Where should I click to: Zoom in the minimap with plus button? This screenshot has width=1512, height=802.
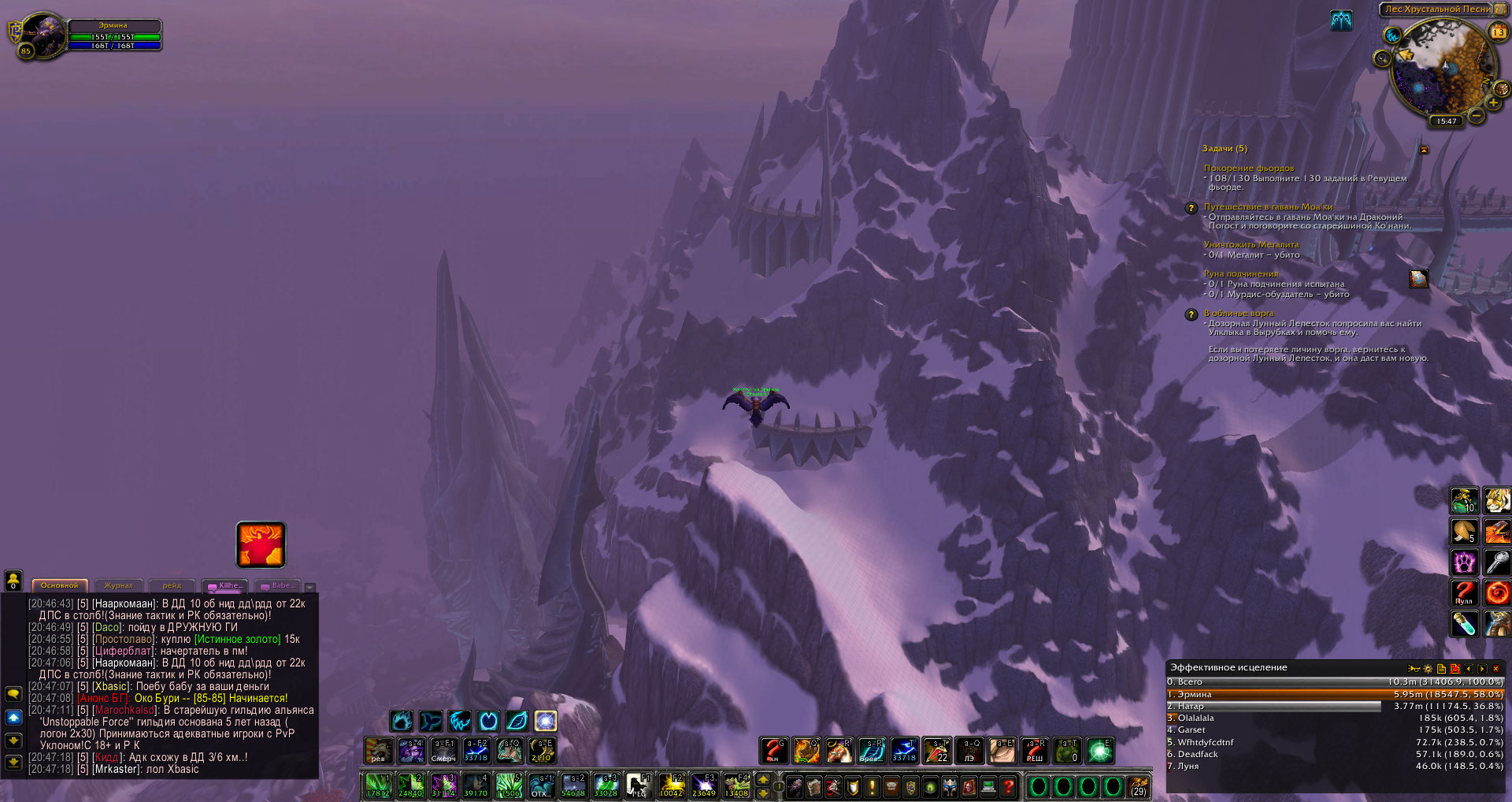pos(1493,103)
